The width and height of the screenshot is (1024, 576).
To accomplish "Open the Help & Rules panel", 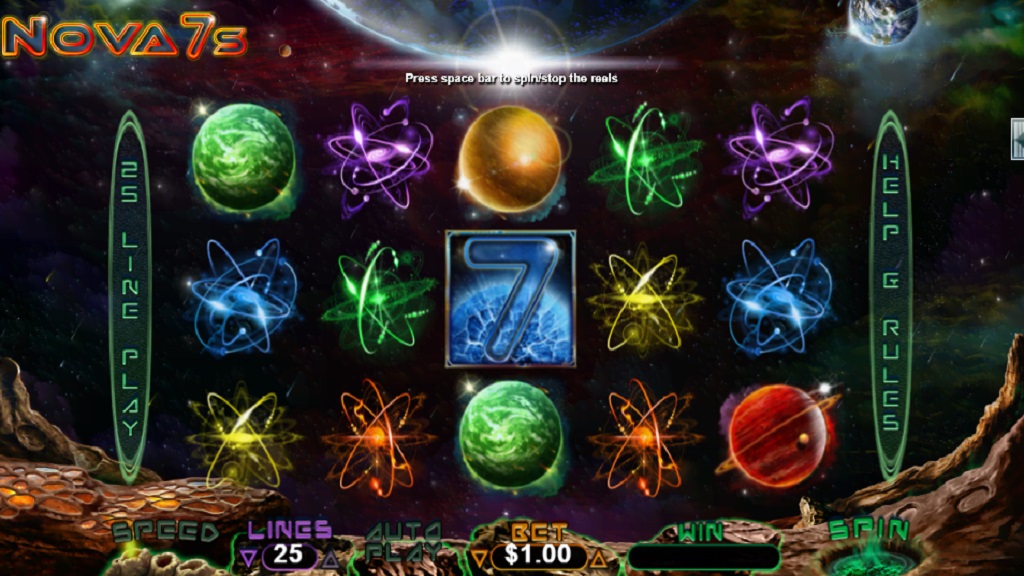I will (891, 293).
